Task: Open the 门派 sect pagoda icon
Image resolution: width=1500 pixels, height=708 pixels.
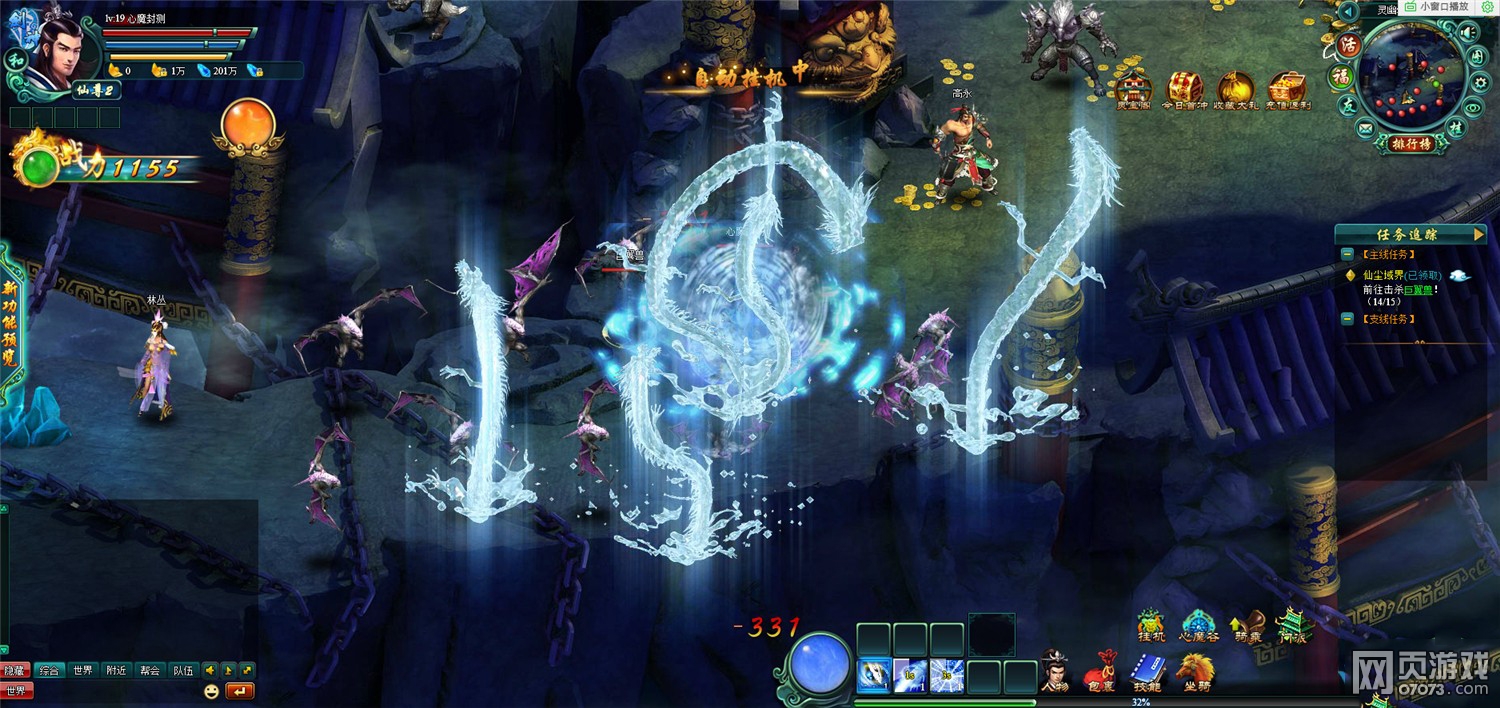Action: 1292,624
